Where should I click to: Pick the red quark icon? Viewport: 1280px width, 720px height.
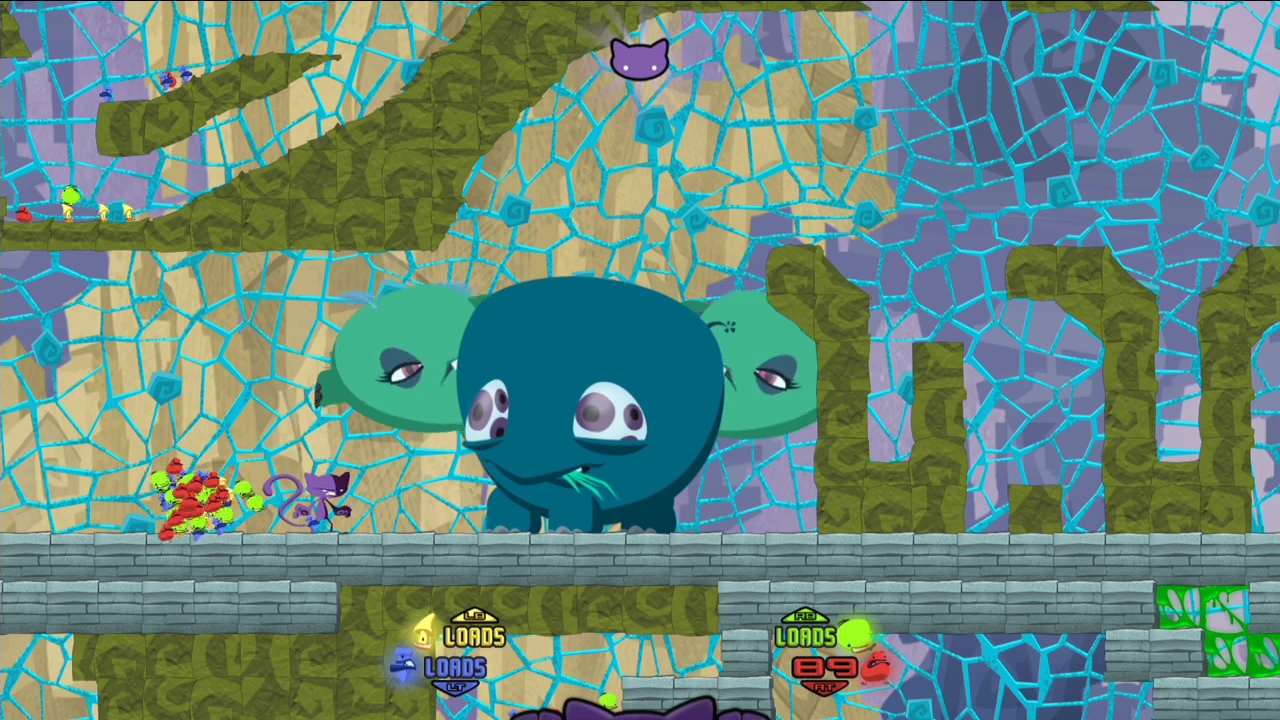tap(877, 665)
